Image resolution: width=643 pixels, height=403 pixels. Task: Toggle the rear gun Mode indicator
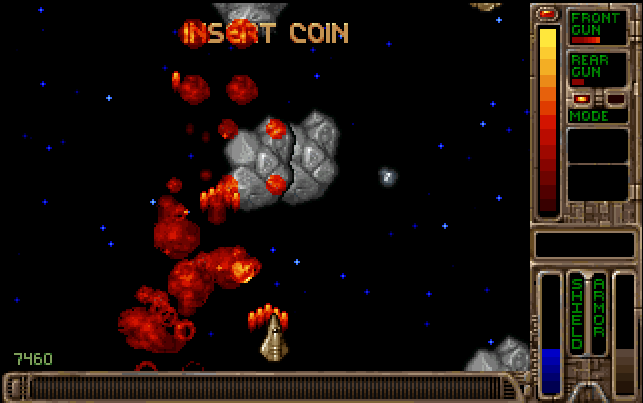pyautogui.click(x=597, y=116)
